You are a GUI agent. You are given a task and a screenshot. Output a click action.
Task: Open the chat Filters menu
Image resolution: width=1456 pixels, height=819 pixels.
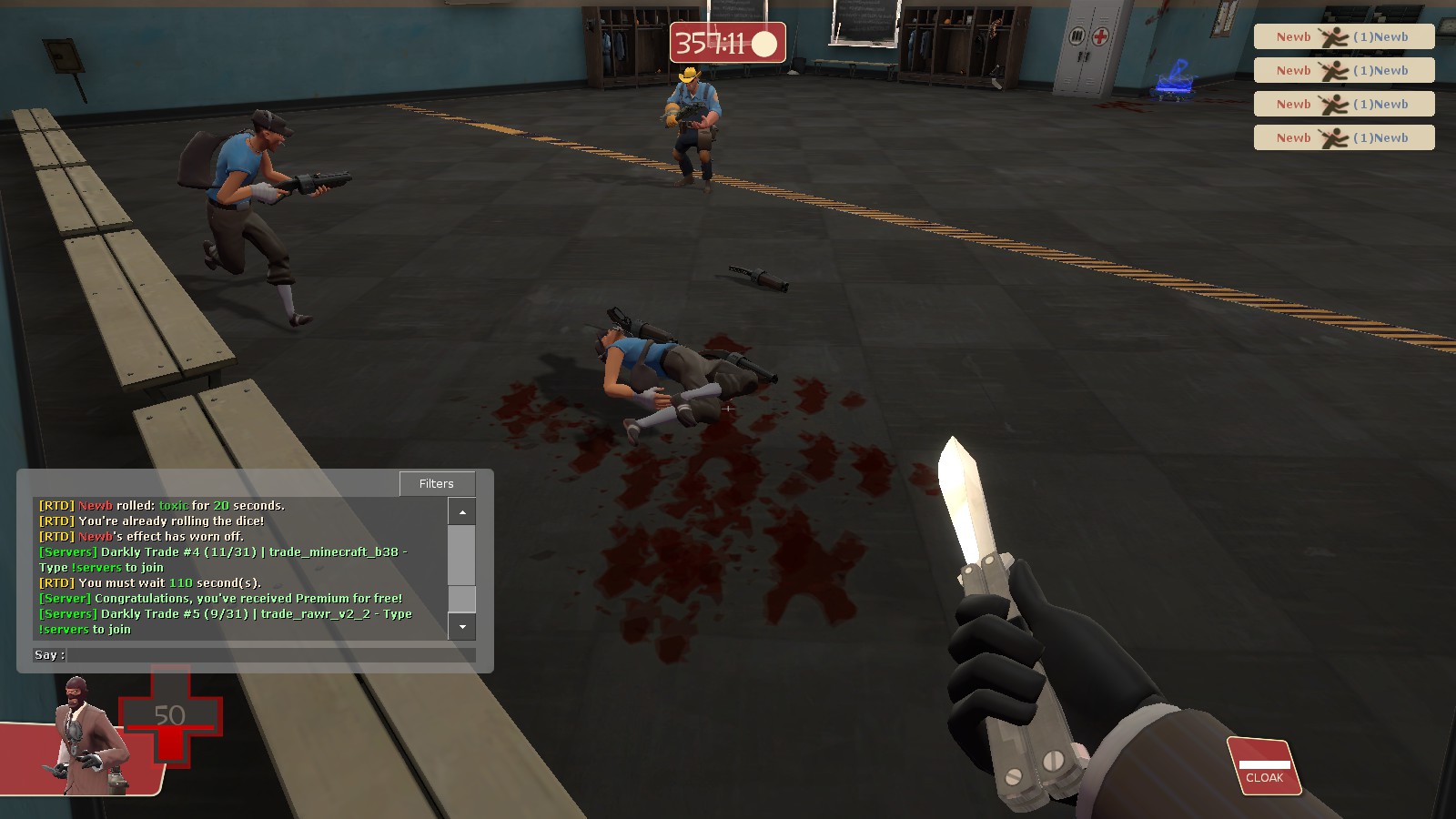click(437, 484)
